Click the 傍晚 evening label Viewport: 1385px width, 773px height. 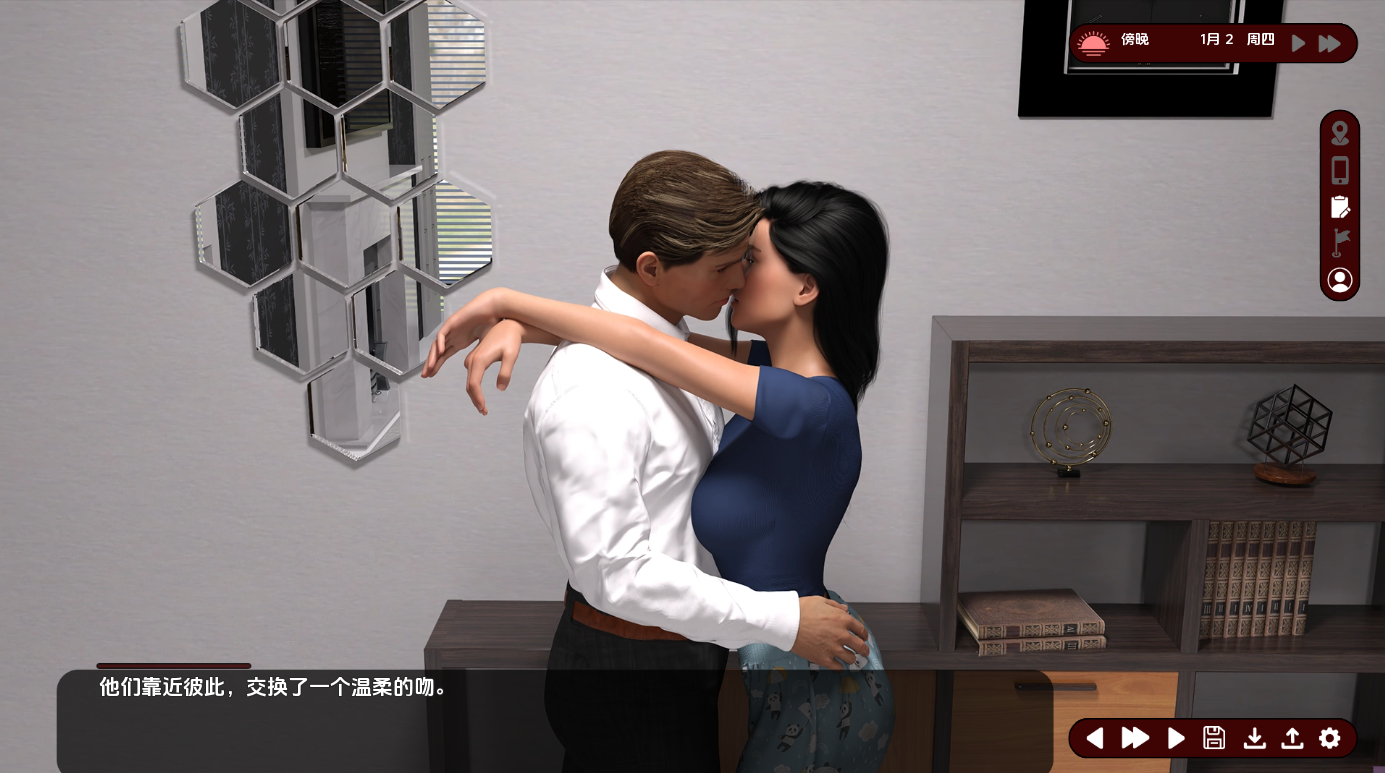tap(1136, 40)
